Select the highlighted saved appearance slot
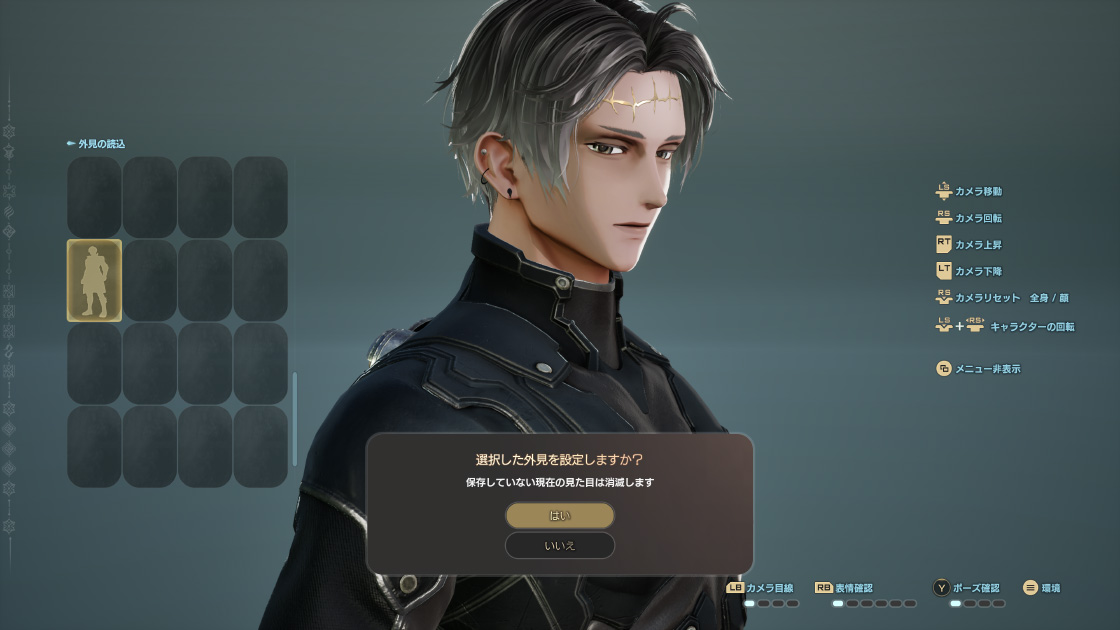1120x630 pixels. tap(94, 280)
